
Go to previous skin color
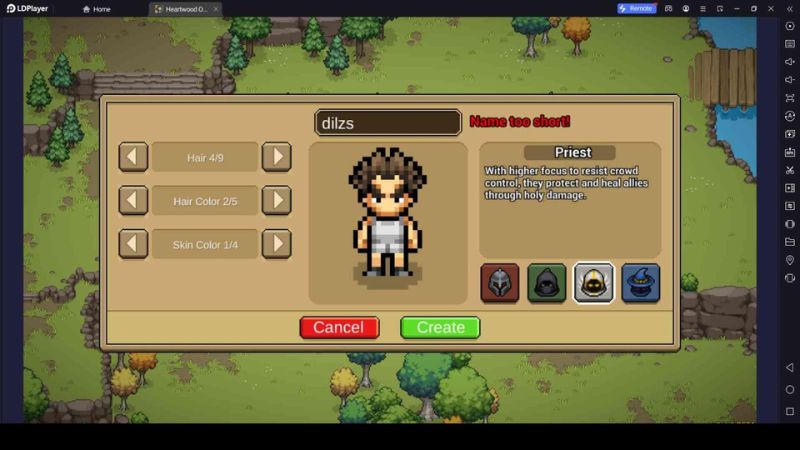pos(133,244)
